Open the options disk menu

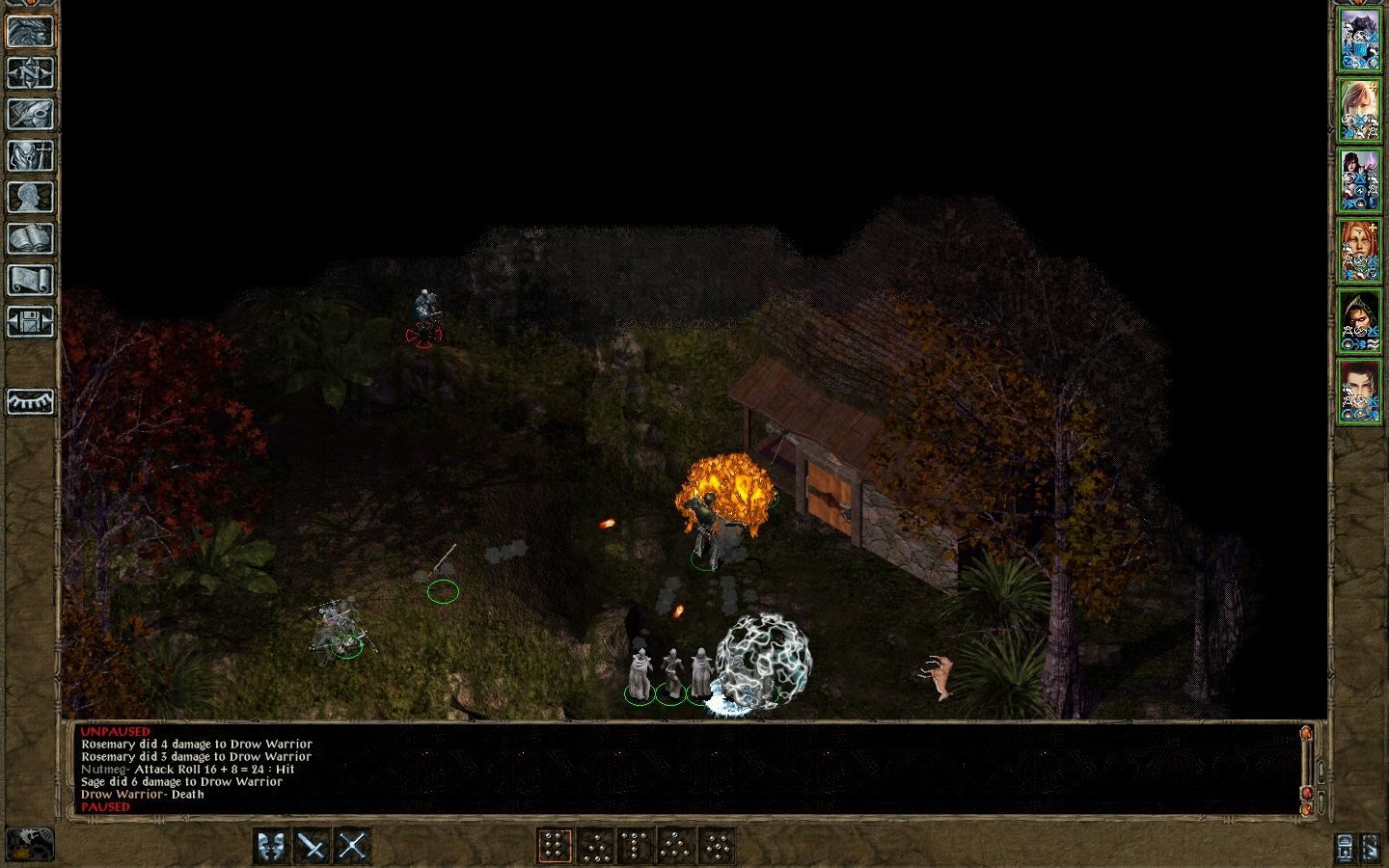click(x=30, y=322)
